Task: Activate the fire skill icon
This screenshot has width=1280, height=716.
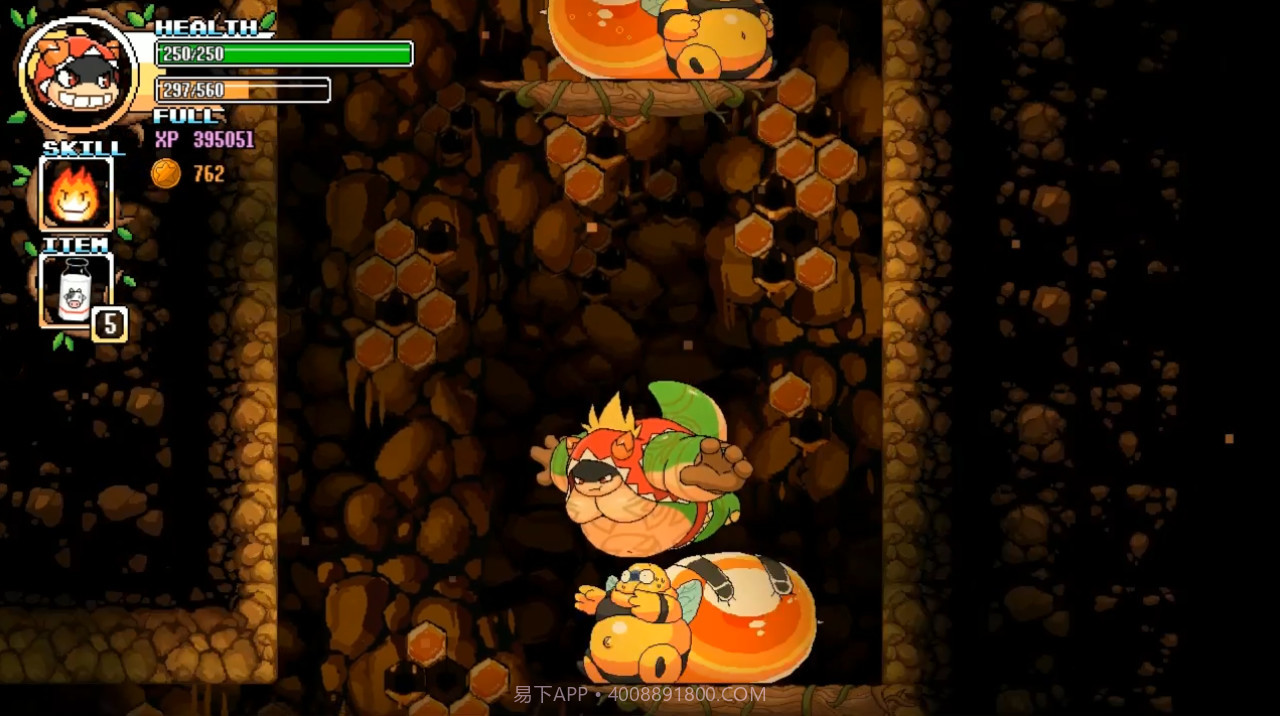Action: [x=76, y=193]
